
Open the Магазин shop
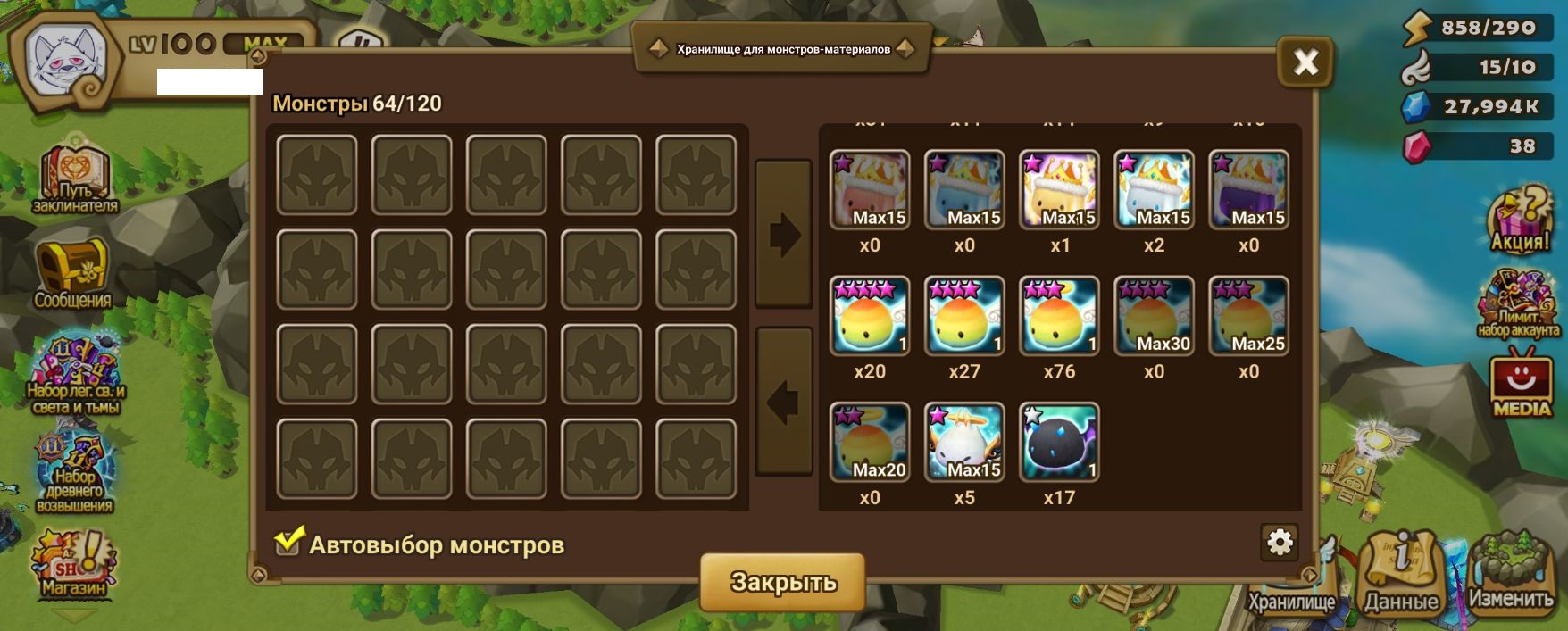(x=73, y=564)
